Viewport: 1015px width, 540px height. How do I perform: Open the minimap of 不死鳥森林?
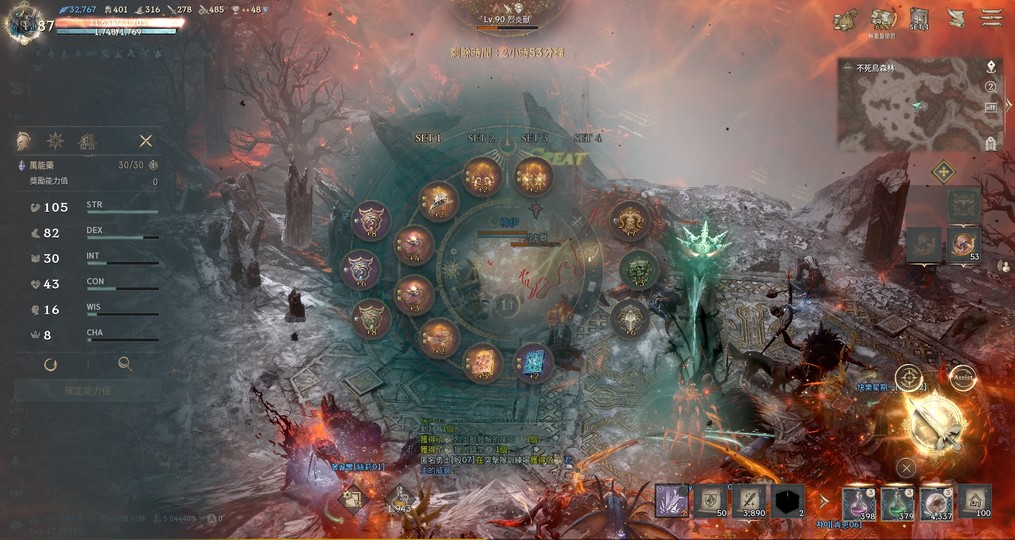click(905, 110)
